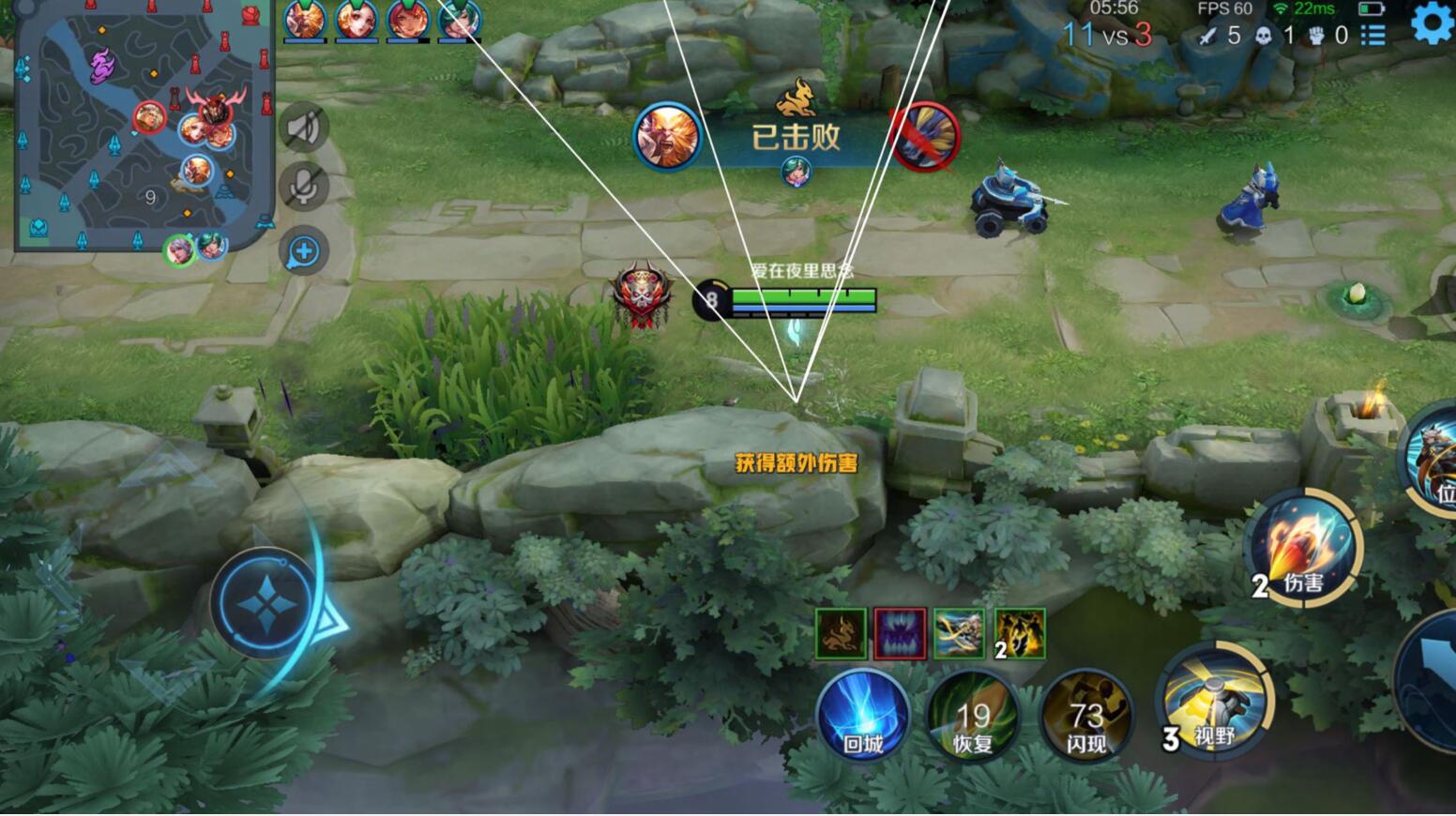Mute game audio via speaker icon
Screen dimensions: 1456x816
pos(301,125)
